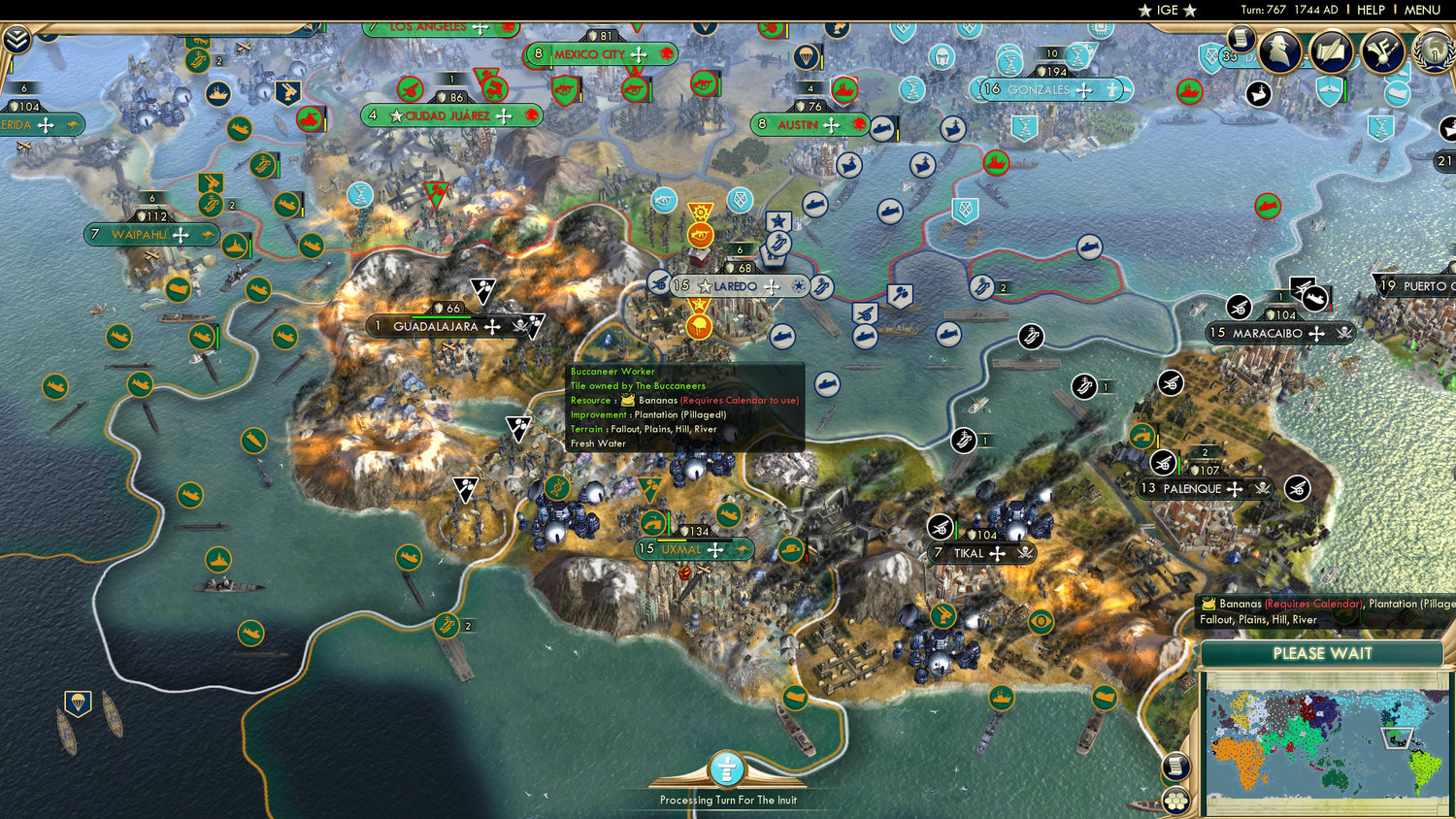The height and width of the screenshot is (819, 1456).
Task: Open HELP from the top bar
Action: pos(1372,10)
